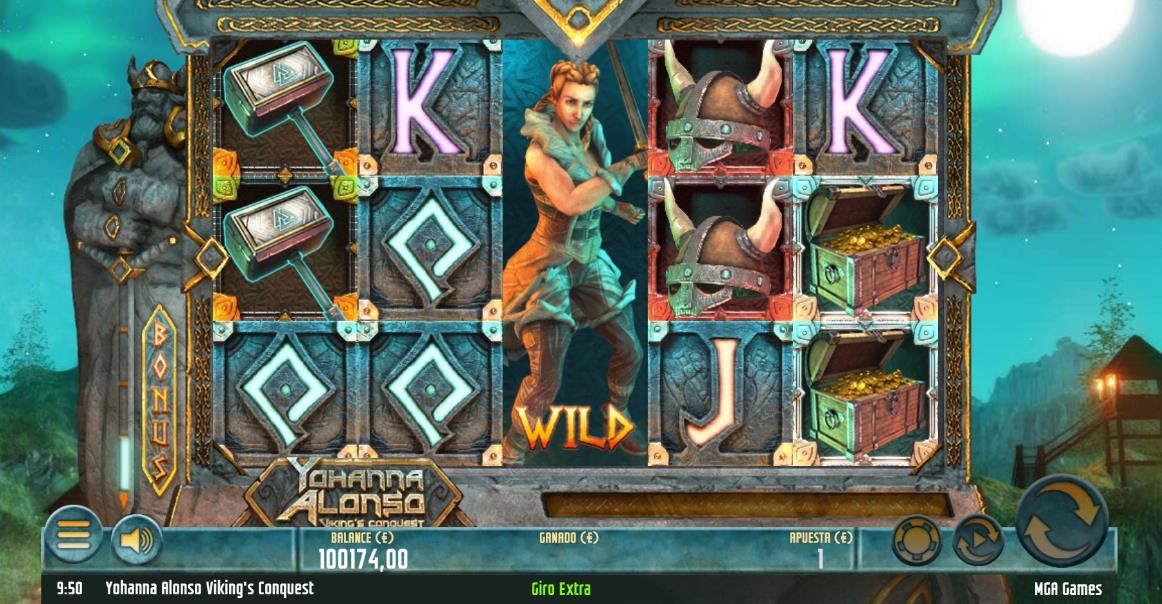Screen dimensions: 1162x604
Task: Spin the reels with the large arrows button
Action: tap(1062, 521)
